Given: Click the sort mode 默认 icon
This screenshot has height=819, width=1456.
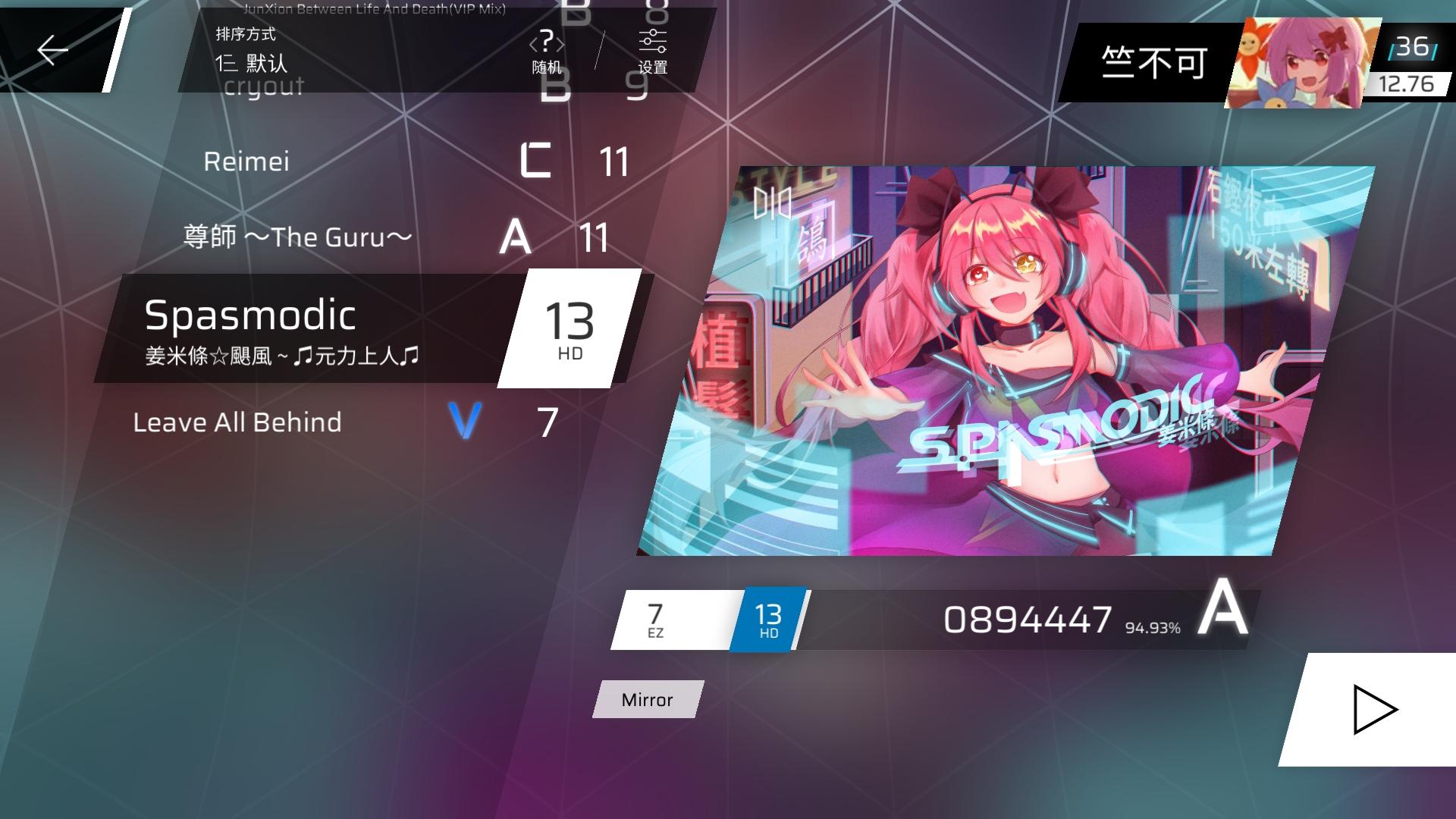Looking at the screenshot, I should tap(227, 64).
